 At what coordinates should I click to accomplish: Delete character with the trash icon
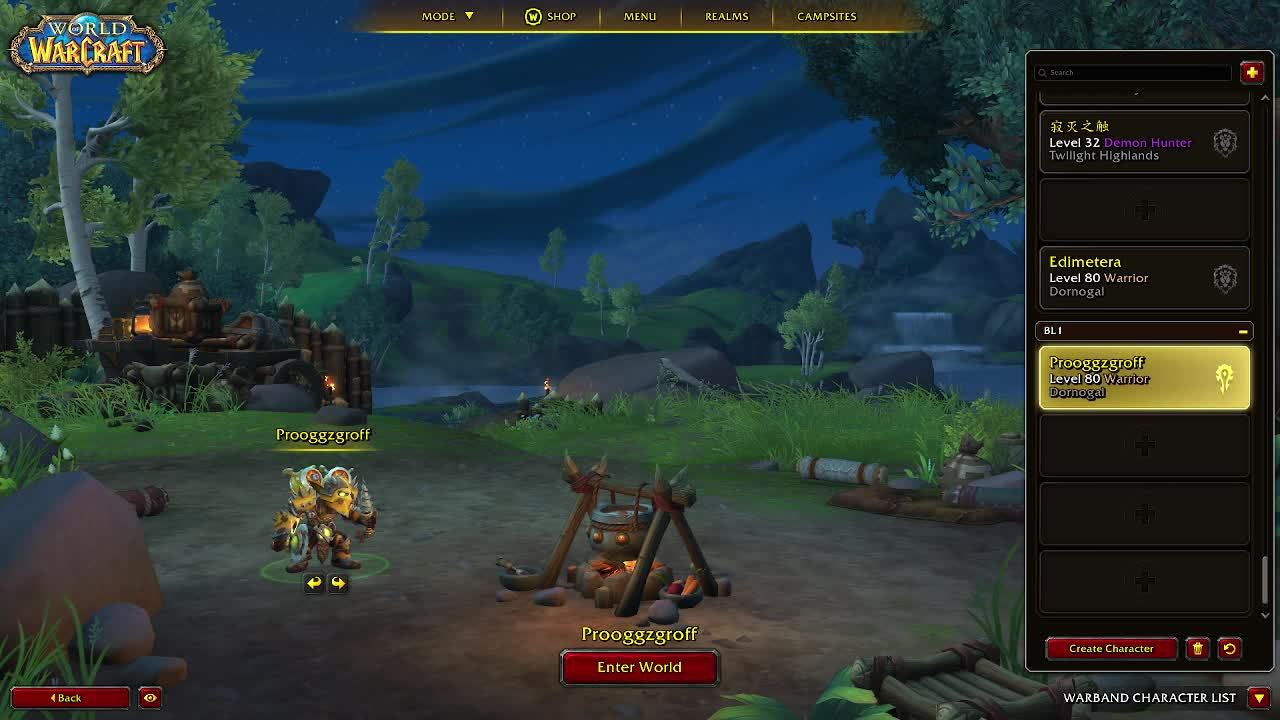pos(1197,648)
